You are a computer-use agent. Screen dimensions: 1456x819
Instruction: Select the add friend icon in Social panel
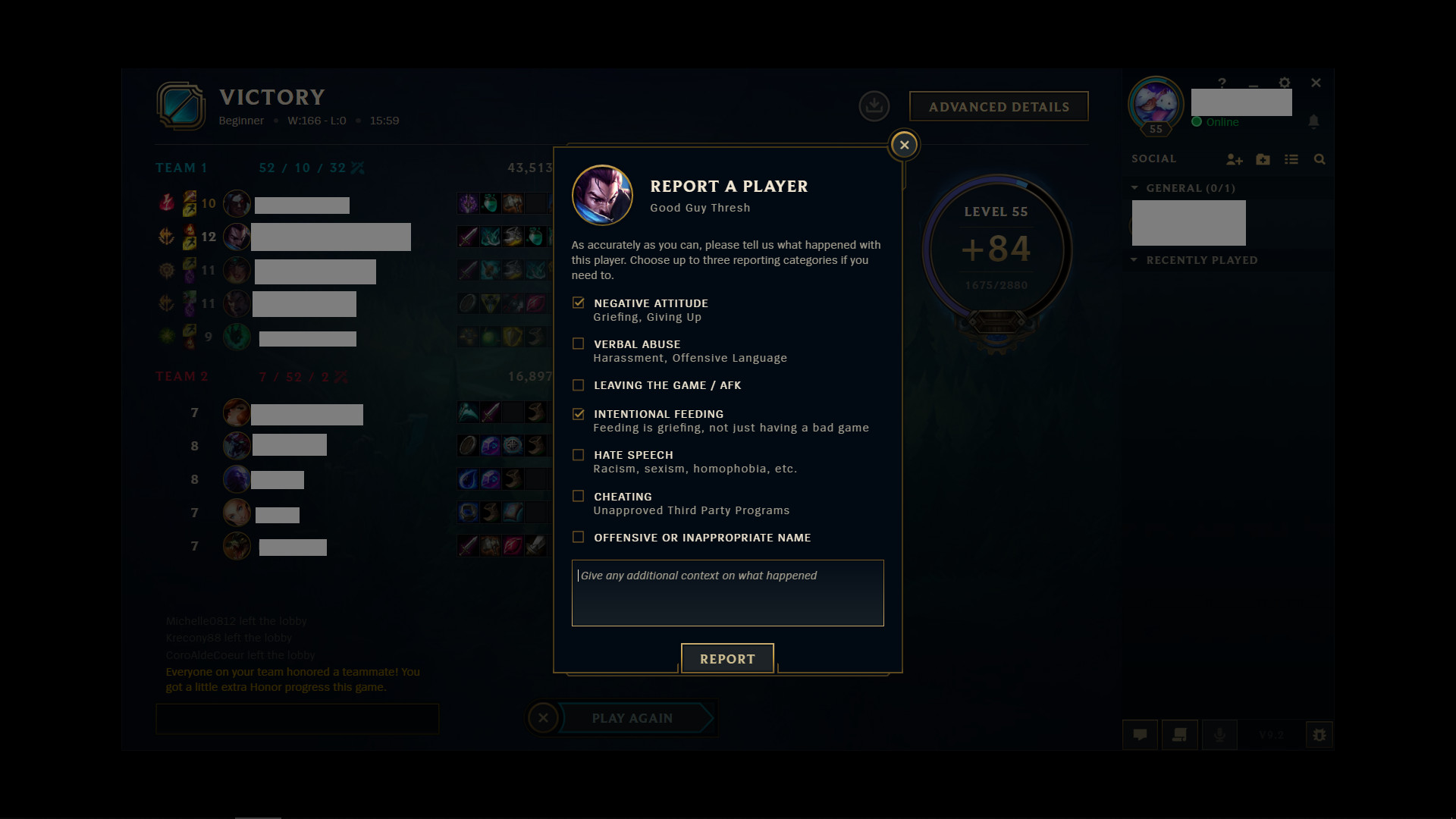1235,160
